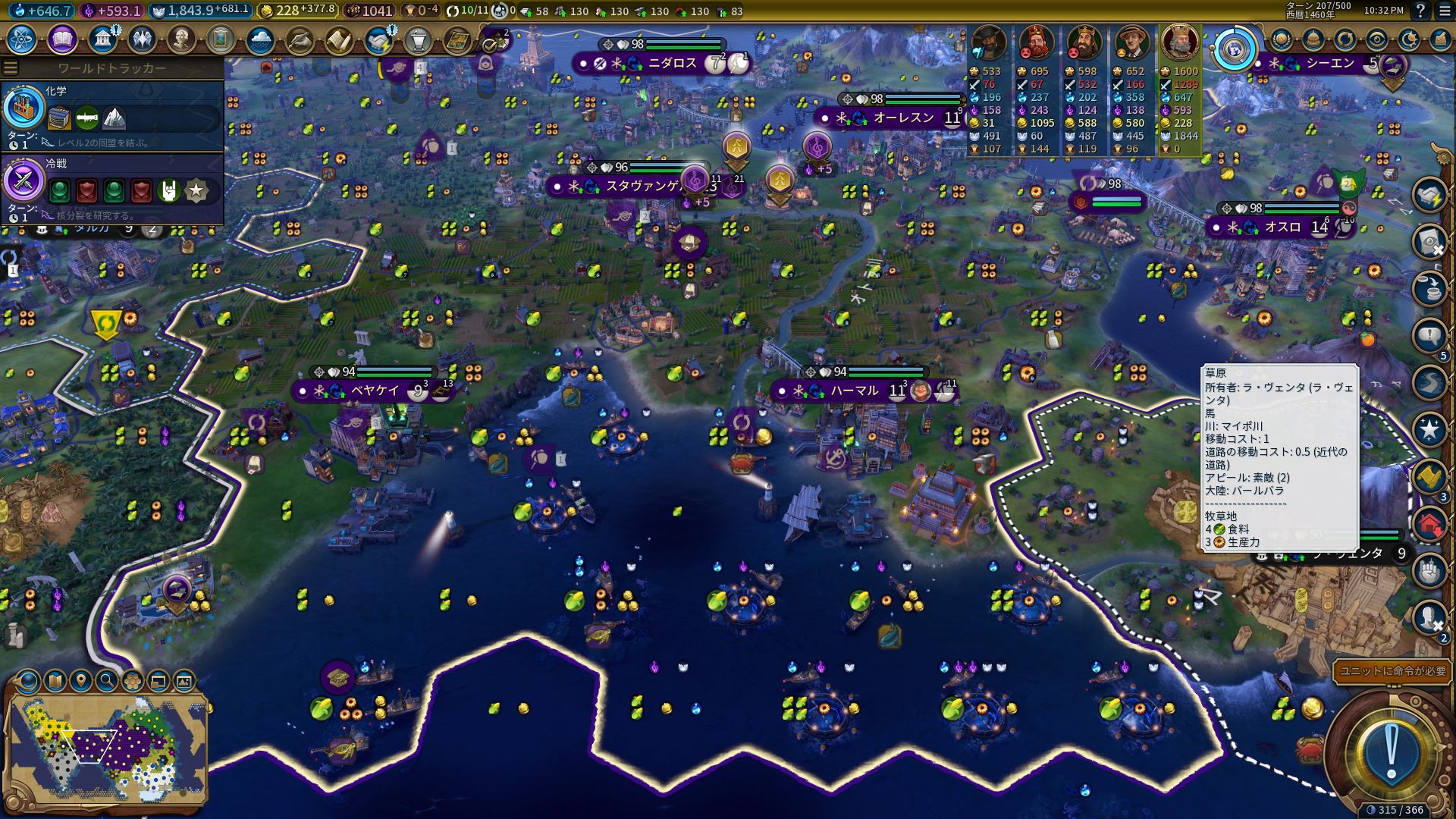Toggle the minimap hex grid option
The height and width of the screenshot is (819, 1456).
click(x=132, y=680)
